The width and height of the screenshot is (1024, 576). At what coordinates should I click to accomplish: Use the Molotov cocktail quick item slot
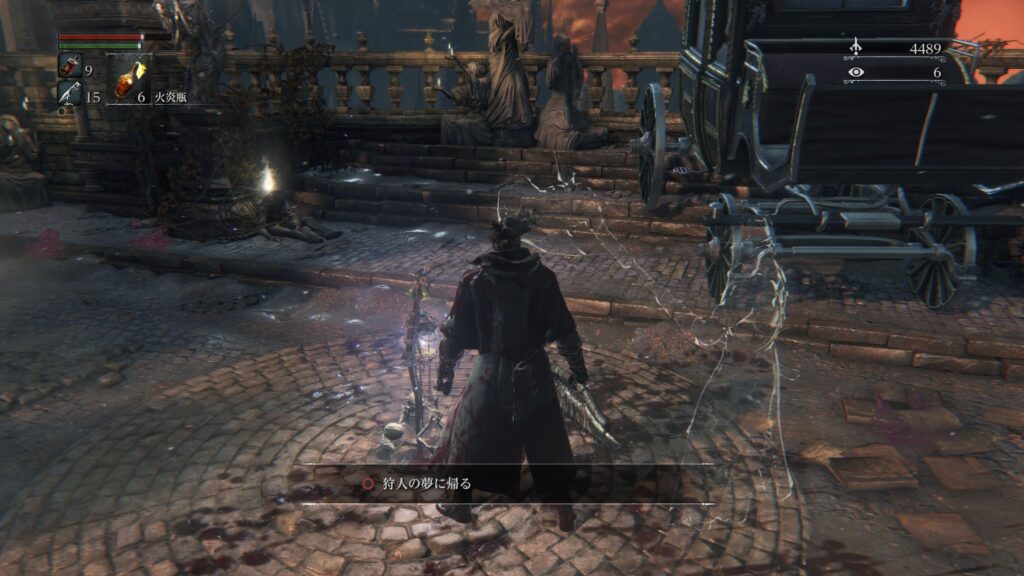click(x=130, y=77)
